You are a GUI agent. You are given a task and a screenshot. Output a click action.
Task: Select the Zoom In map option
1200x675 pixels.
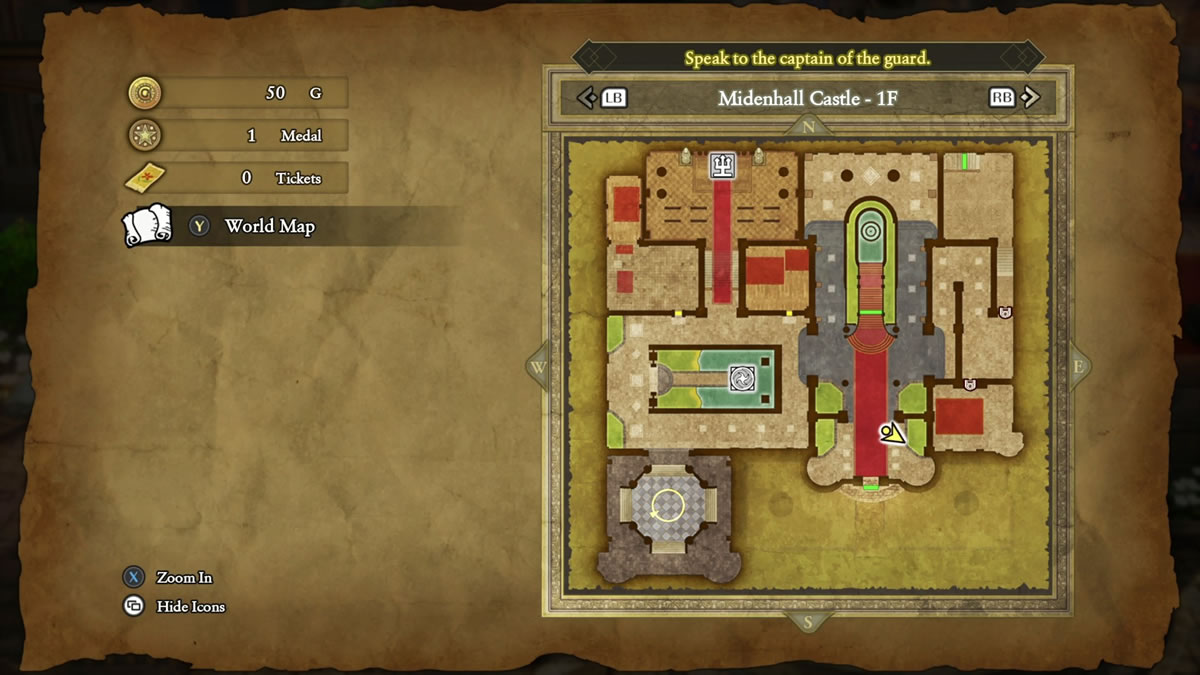(x=184, y=578)
